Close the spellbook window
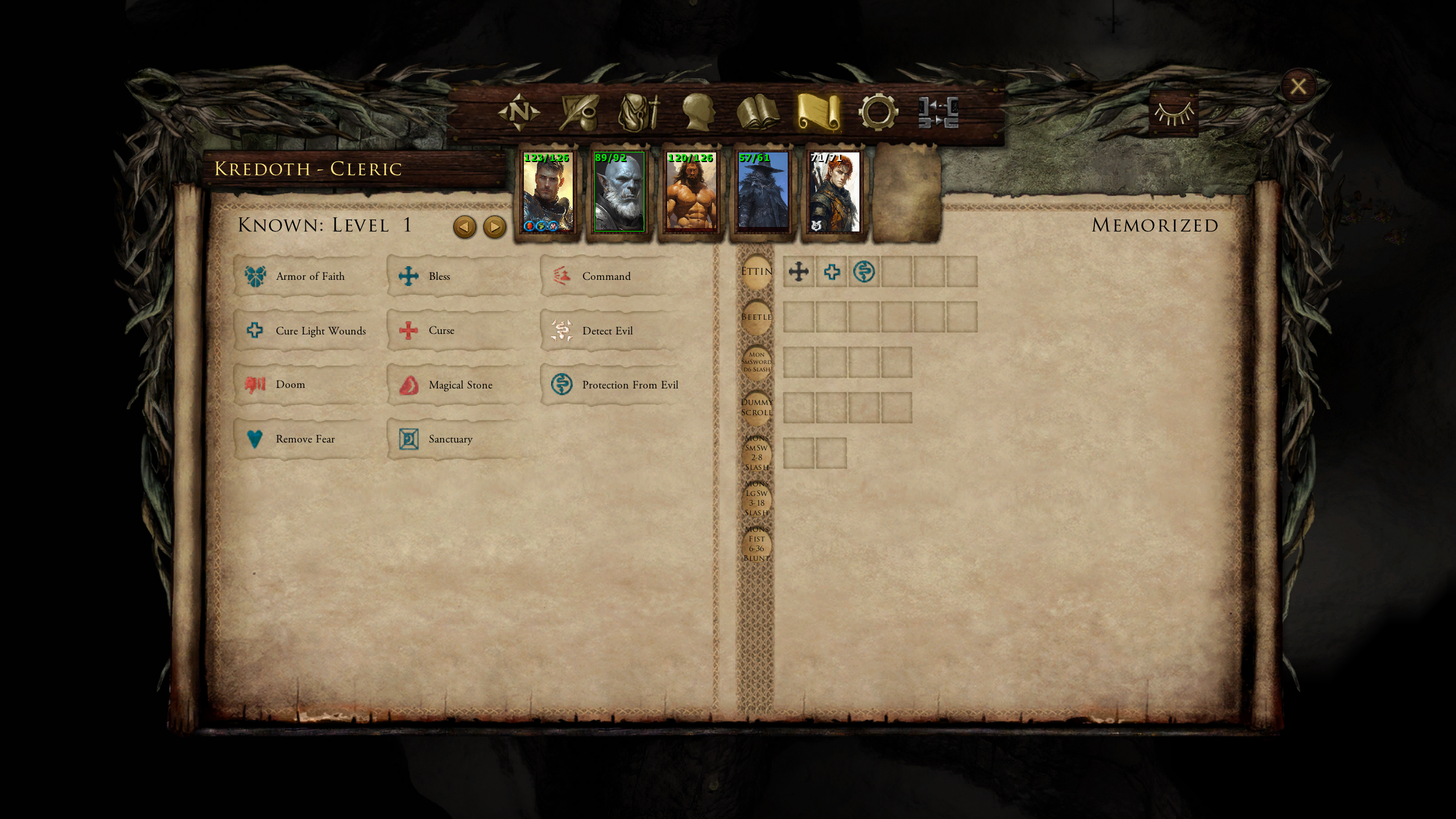The image size is (1456, 819). (1297, 86)
